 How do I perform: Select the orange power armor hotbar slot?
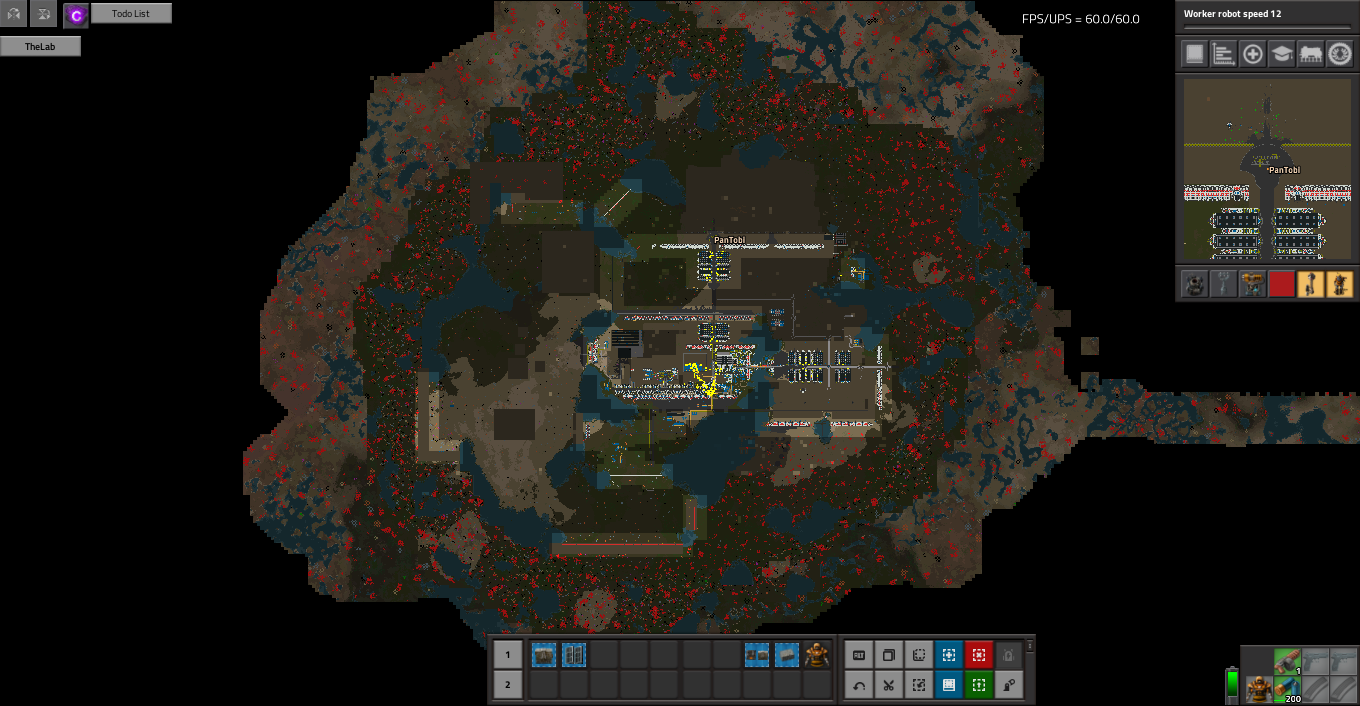point(817,656)
